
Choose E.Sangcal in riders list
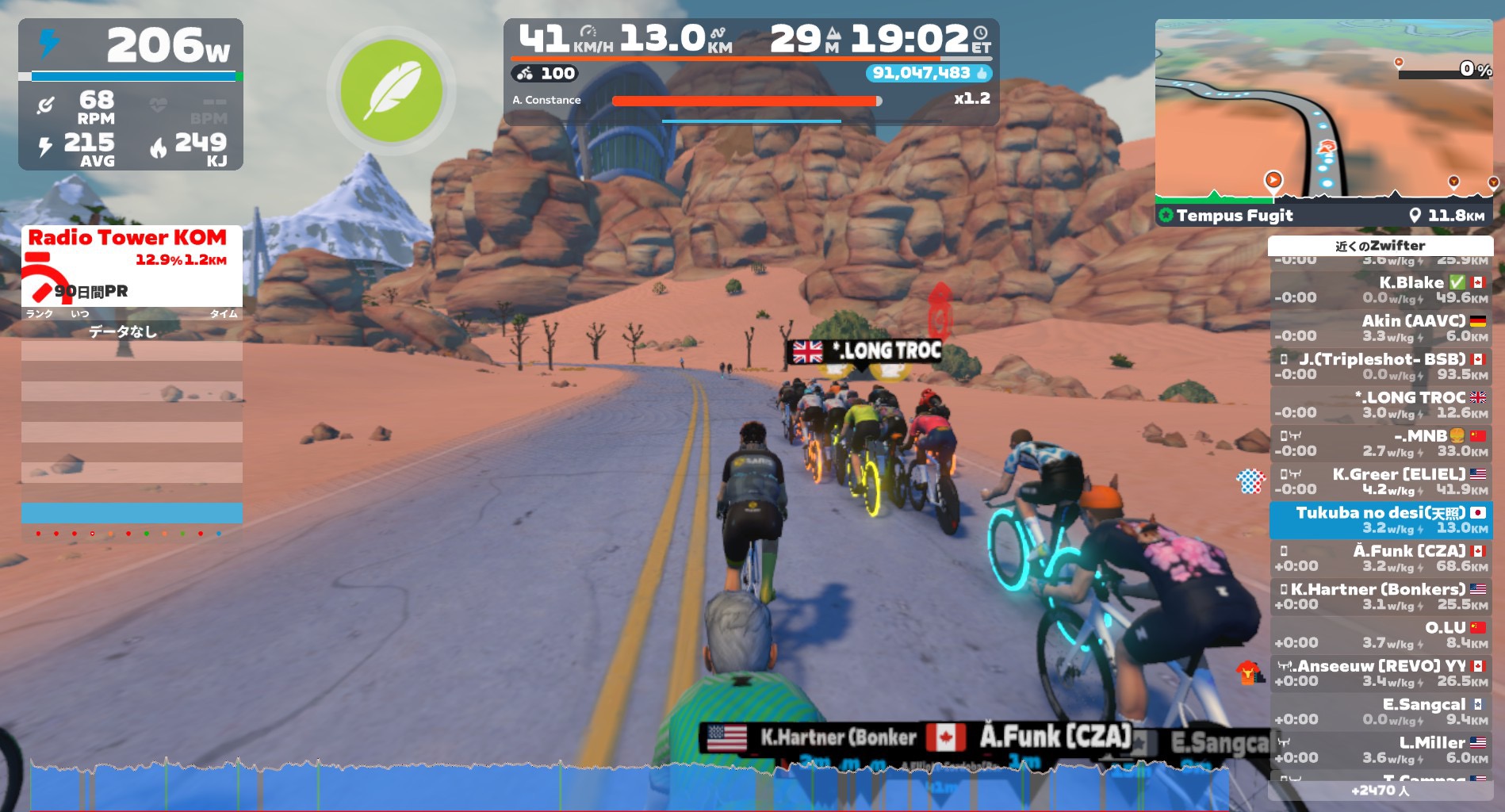click(1381, 711)
